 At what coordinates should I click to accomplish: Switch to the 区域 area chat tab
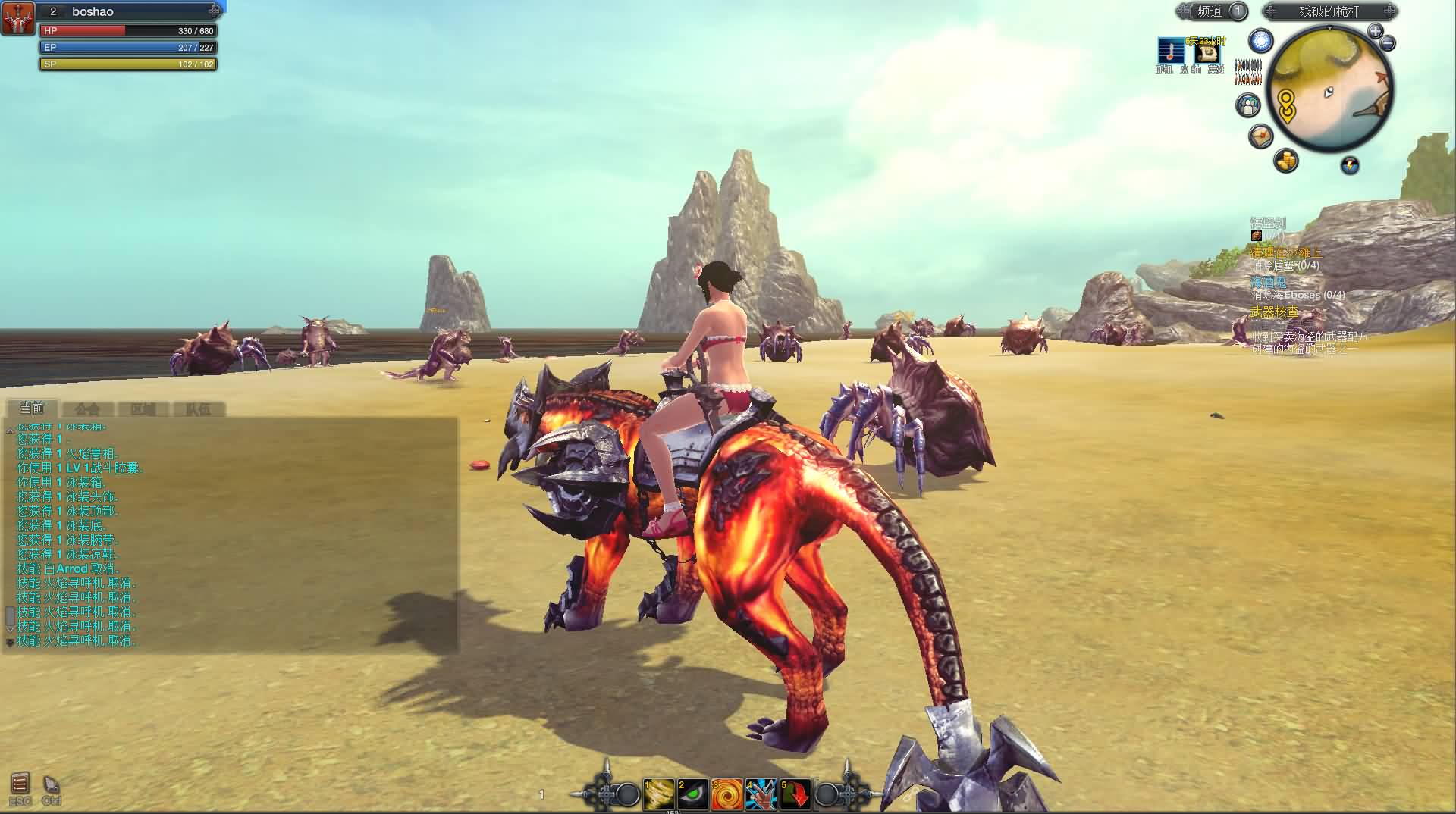(x=143, y=409)
